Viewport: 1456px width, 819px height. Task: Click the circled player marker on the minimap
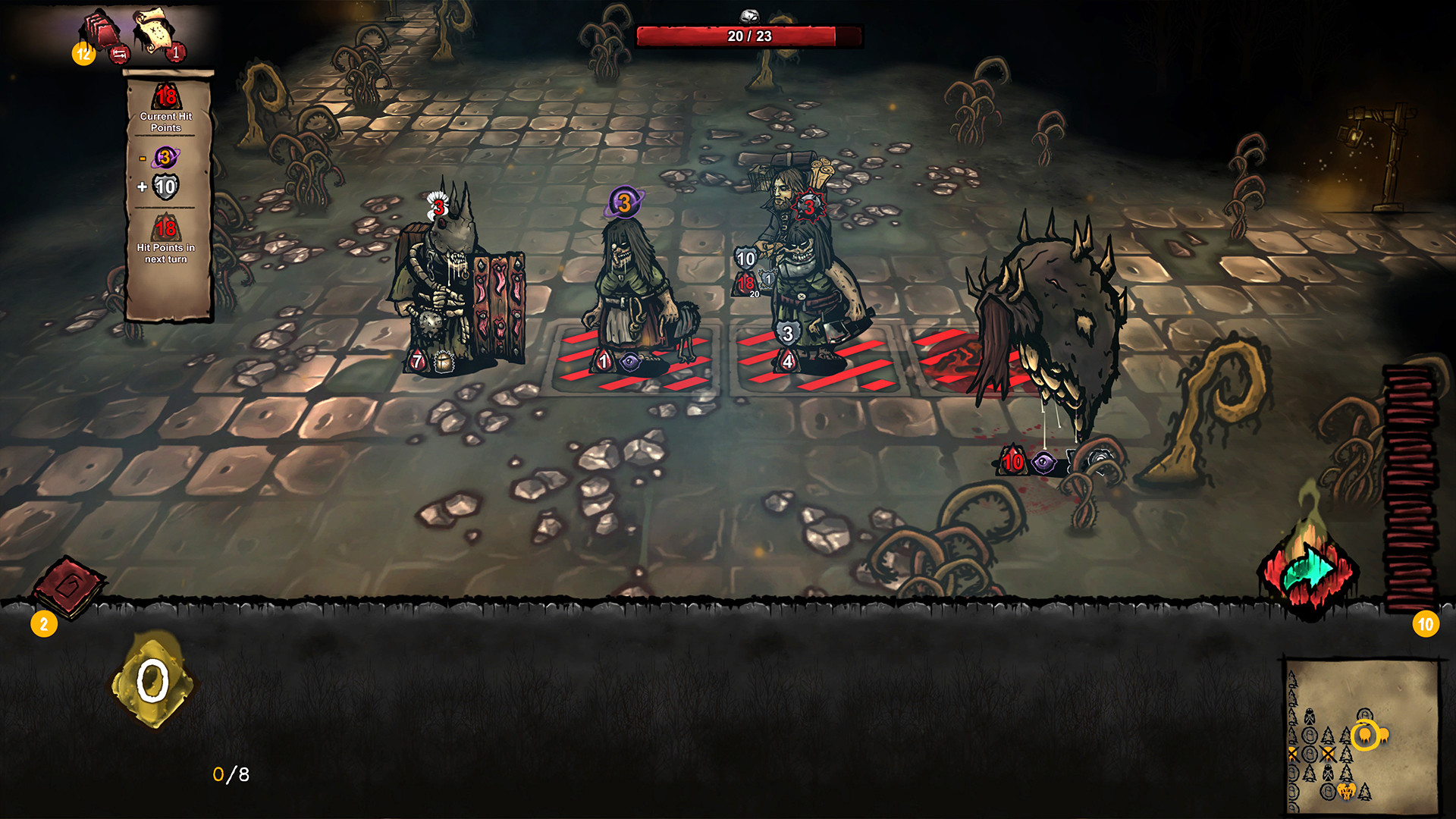coord(1363,734)
